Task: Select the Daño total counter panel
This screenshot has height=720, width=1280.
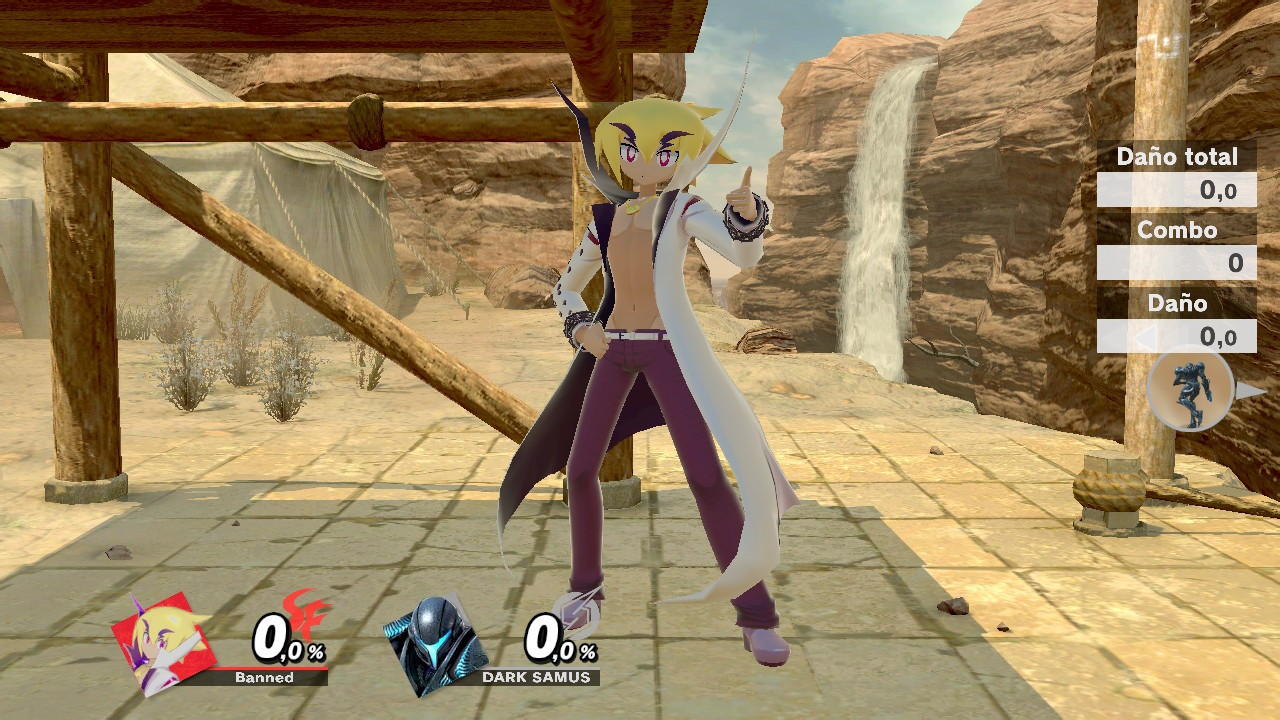Action: 1176,186
